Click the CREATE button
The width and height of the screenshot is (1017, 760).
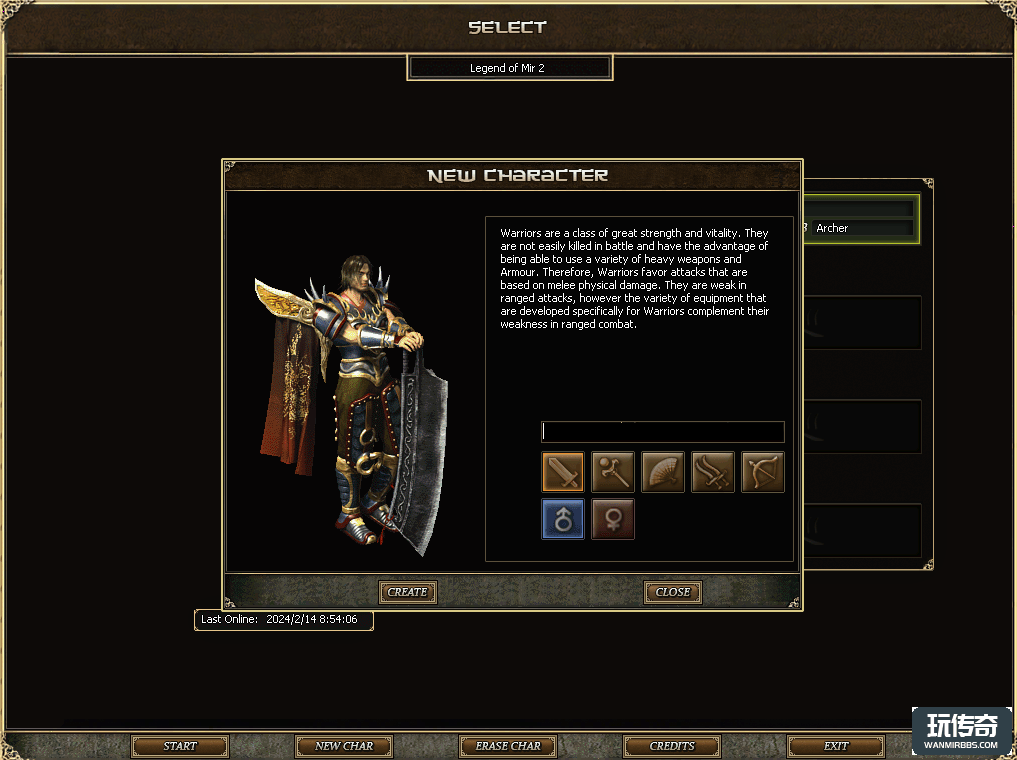pos(408,592)
